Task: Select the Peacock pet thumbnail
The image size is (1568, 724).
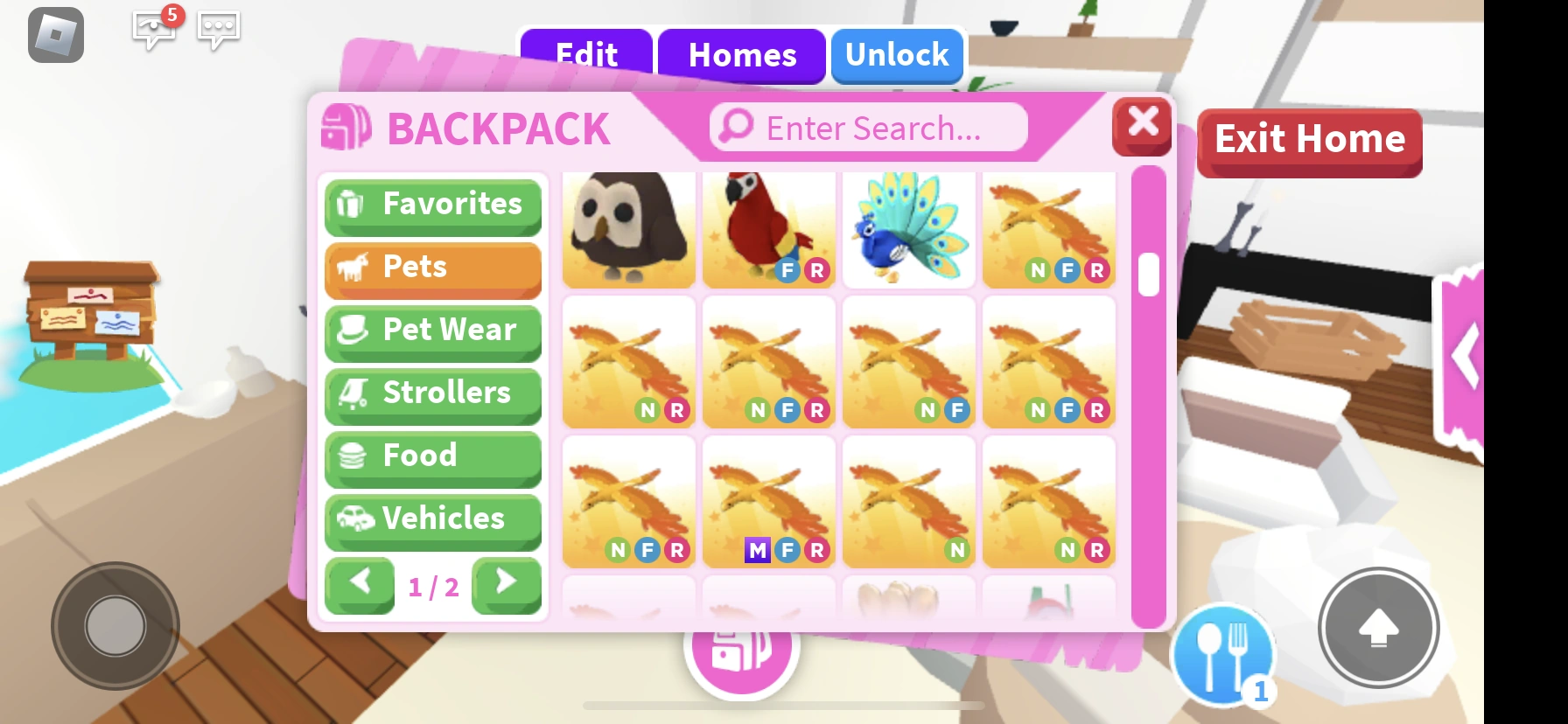Action: 907,229
